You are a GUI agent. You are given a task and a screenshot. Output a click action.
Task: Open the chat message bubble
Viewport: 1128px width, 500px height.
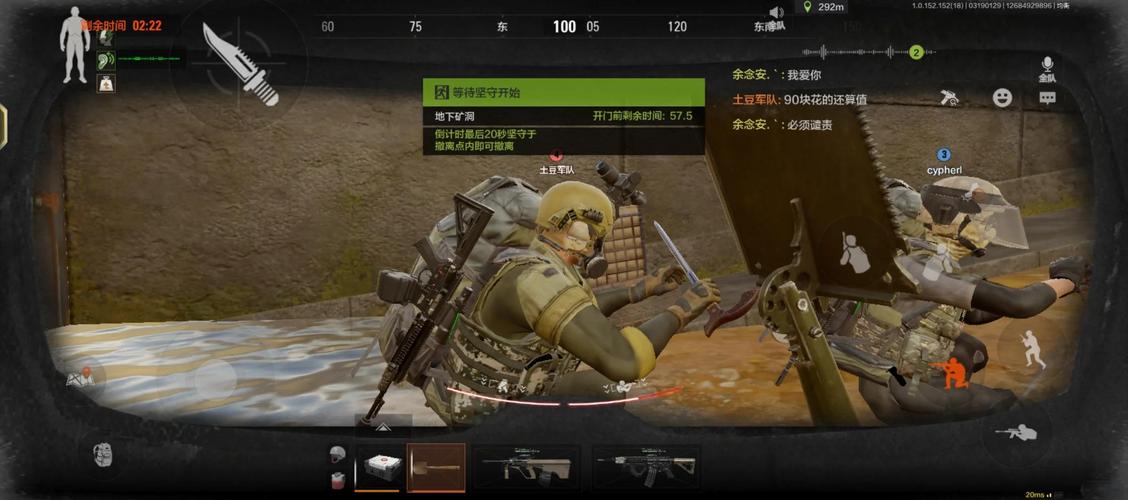[1047, 98]
